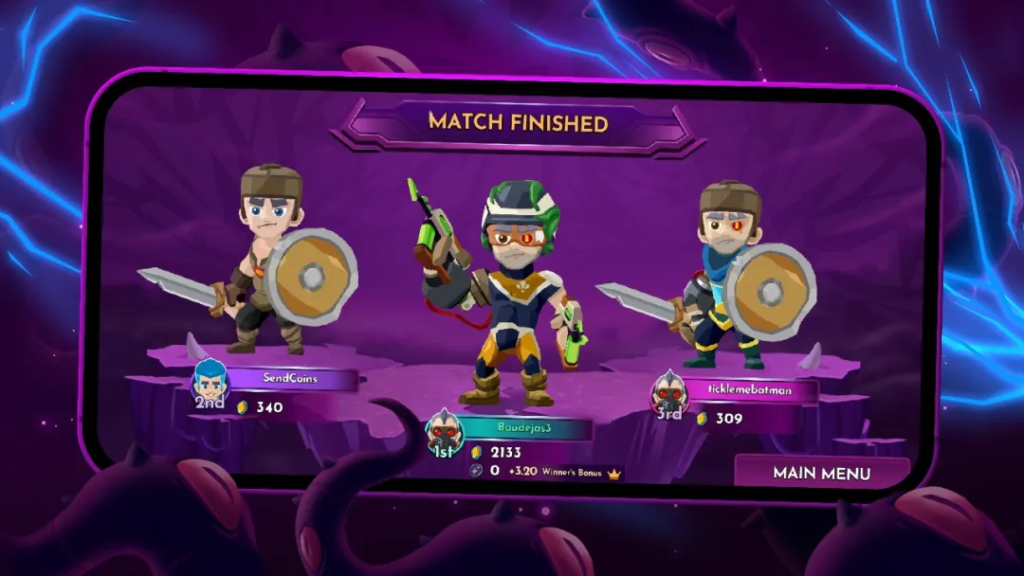This screenshot has width=1024, height=576.
Task: Click Baudejas3's first-place avatar icon
Action: coord(443,430)
